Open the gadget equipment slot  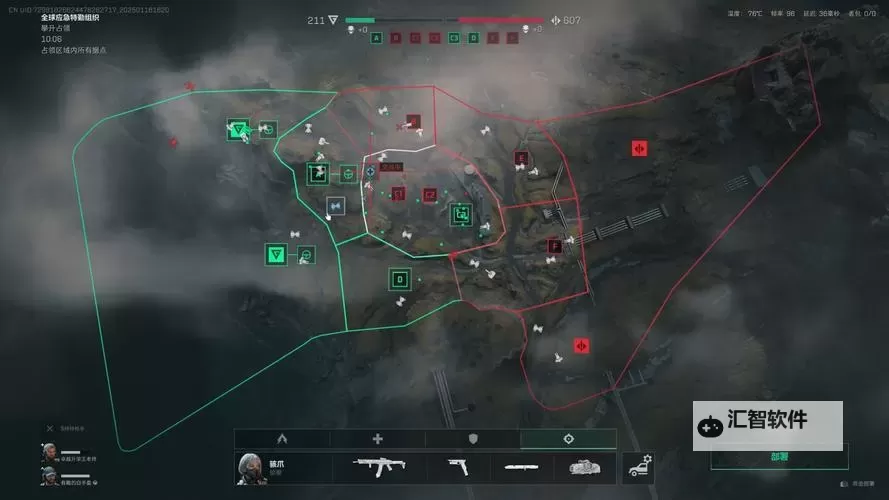tap(584, 466)
